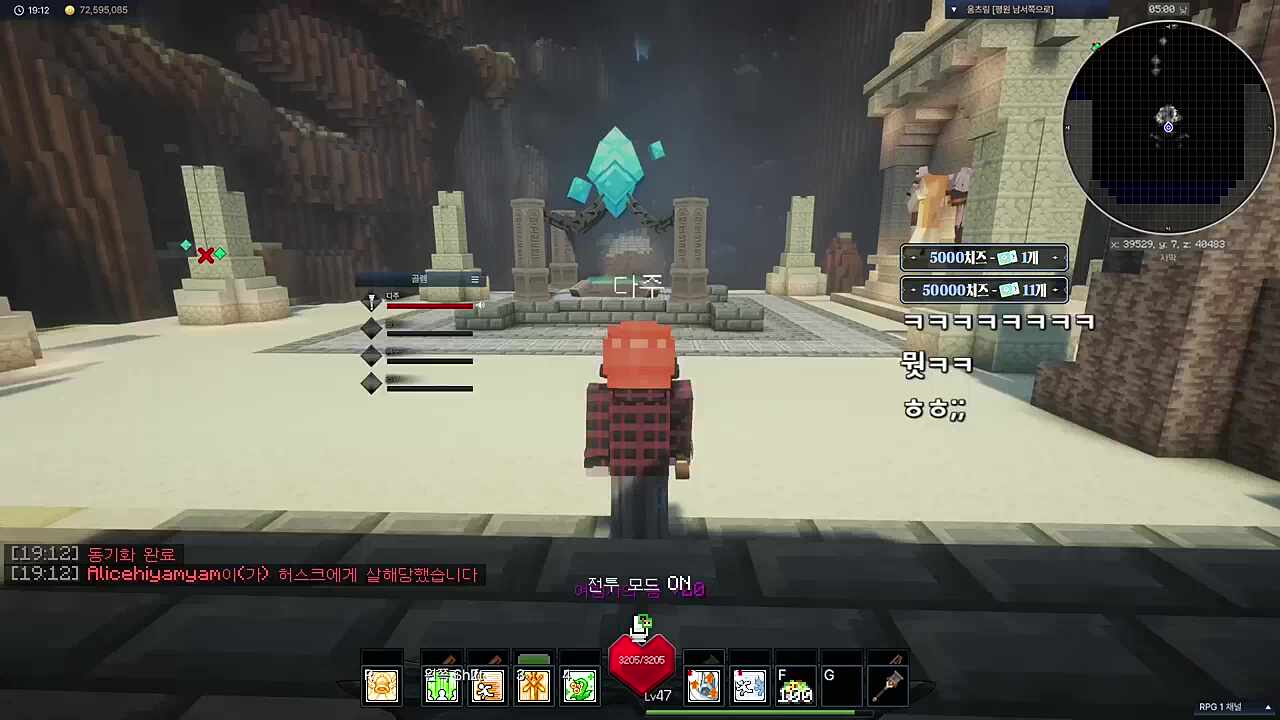Screen dimensions: 1280x720
Task: Open the 5000치즈 trade row arrow
Action: tap(1055, 257)
